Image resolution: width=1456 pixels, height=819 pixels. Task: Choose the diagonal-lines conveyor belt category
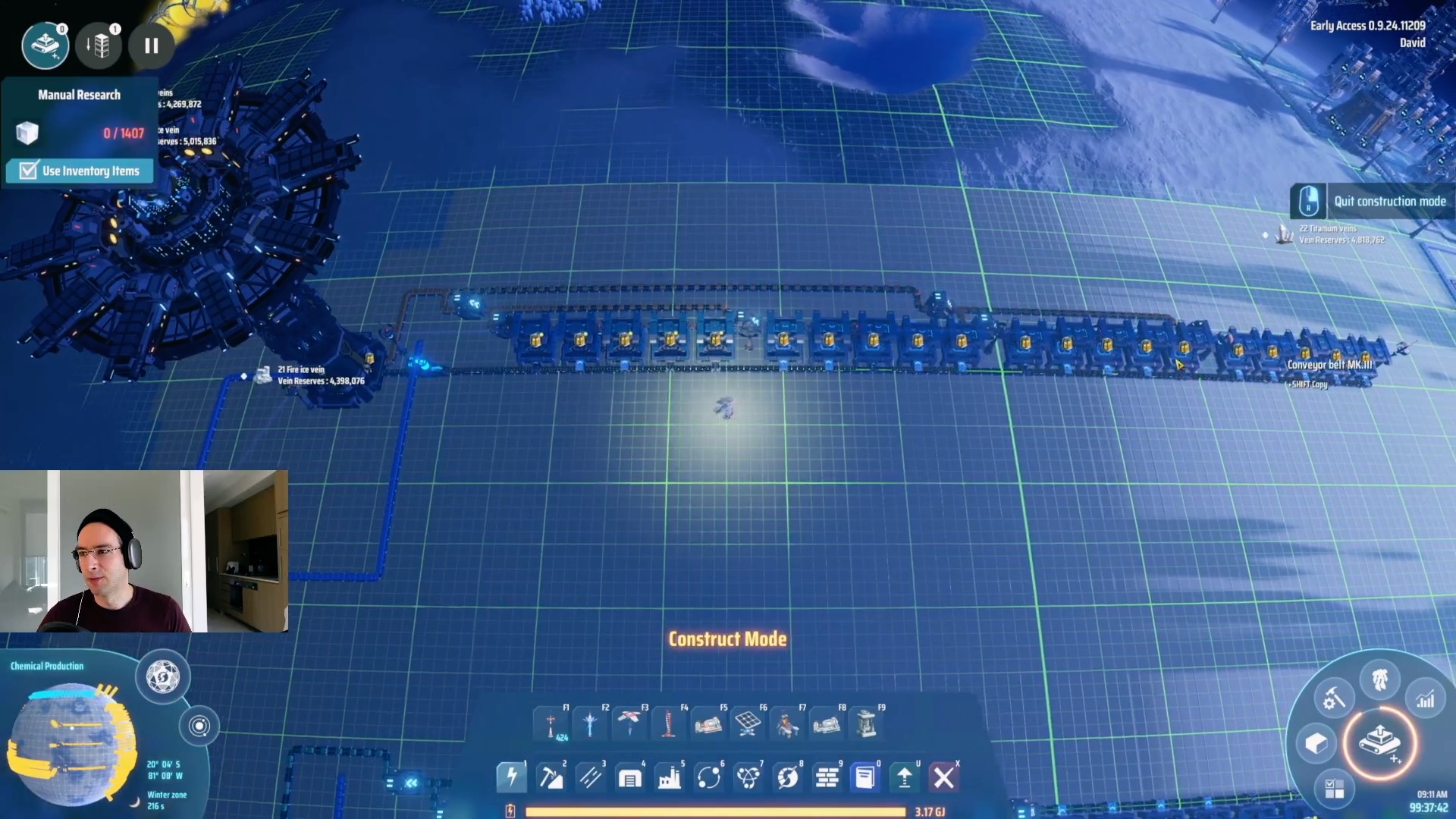(x=590, y=777)
